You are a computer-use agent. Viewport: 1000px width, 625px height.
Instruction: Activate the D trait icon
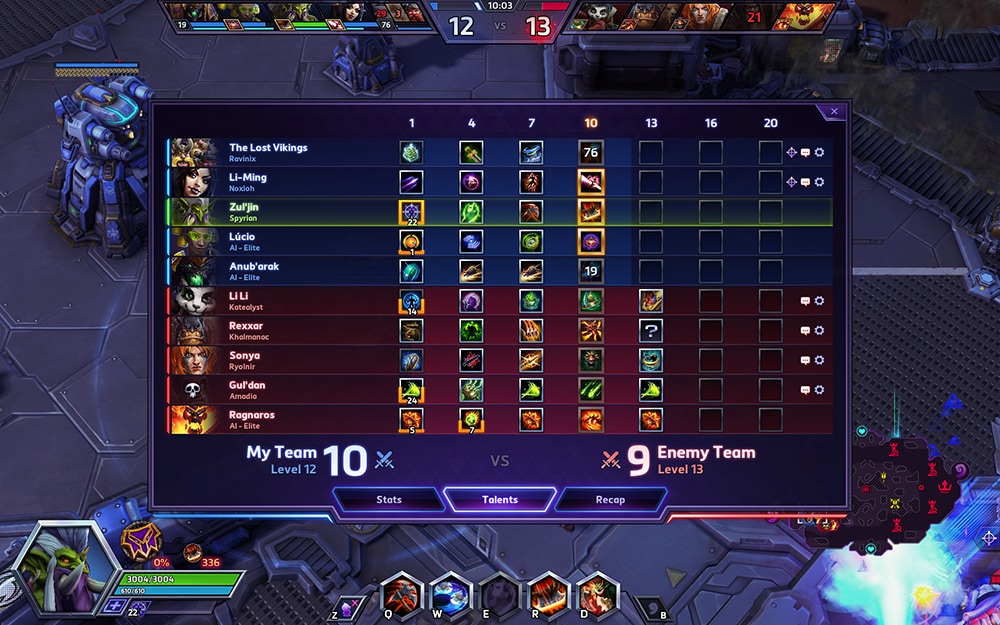pos(597,593)
